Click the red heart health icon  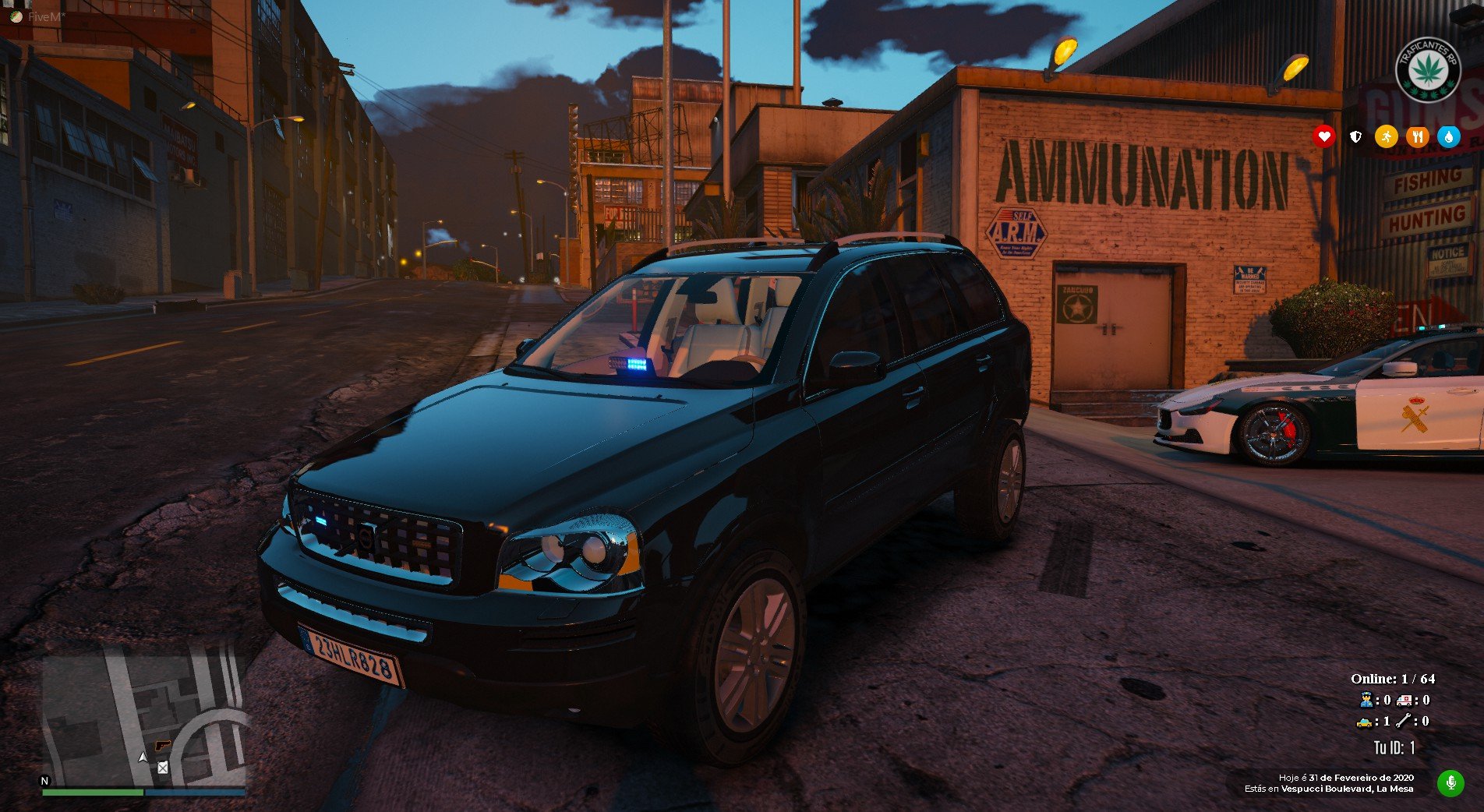coord(1323,136)
